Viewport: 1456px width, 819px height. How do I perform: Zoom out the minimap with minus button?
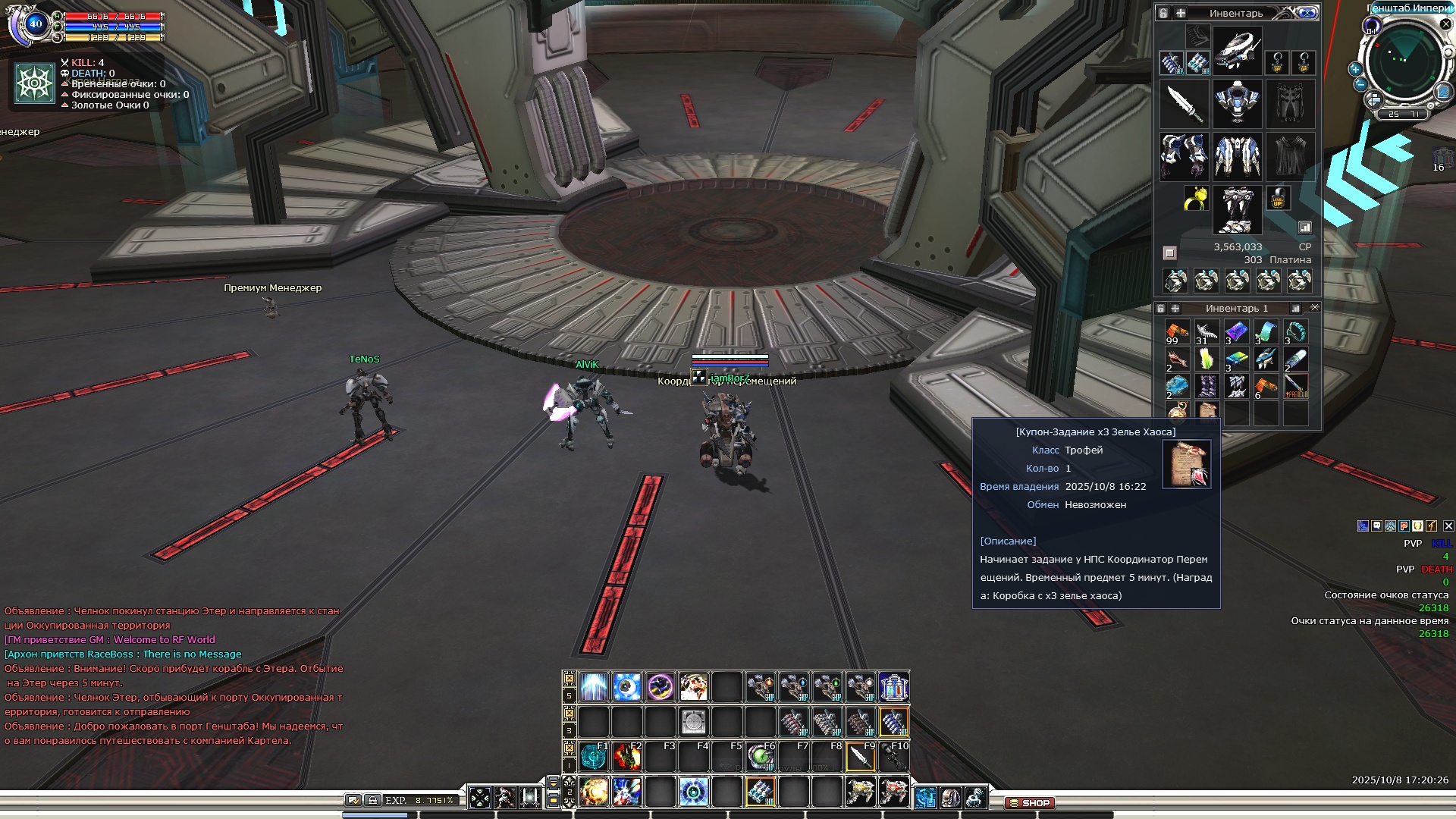(x=1360, y=84)
